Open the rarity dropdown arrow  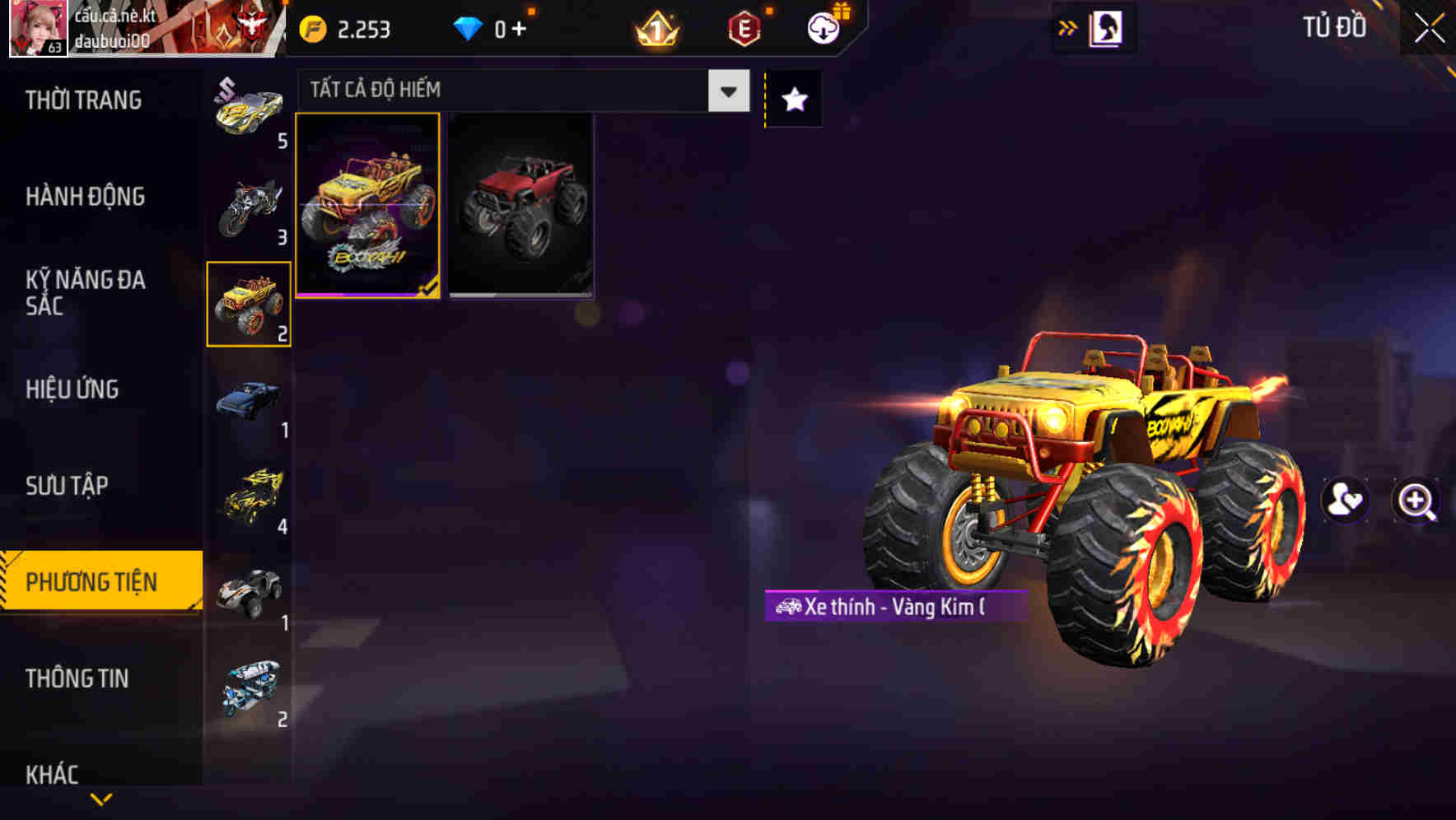pyautogui.click(x=726, y=91)
